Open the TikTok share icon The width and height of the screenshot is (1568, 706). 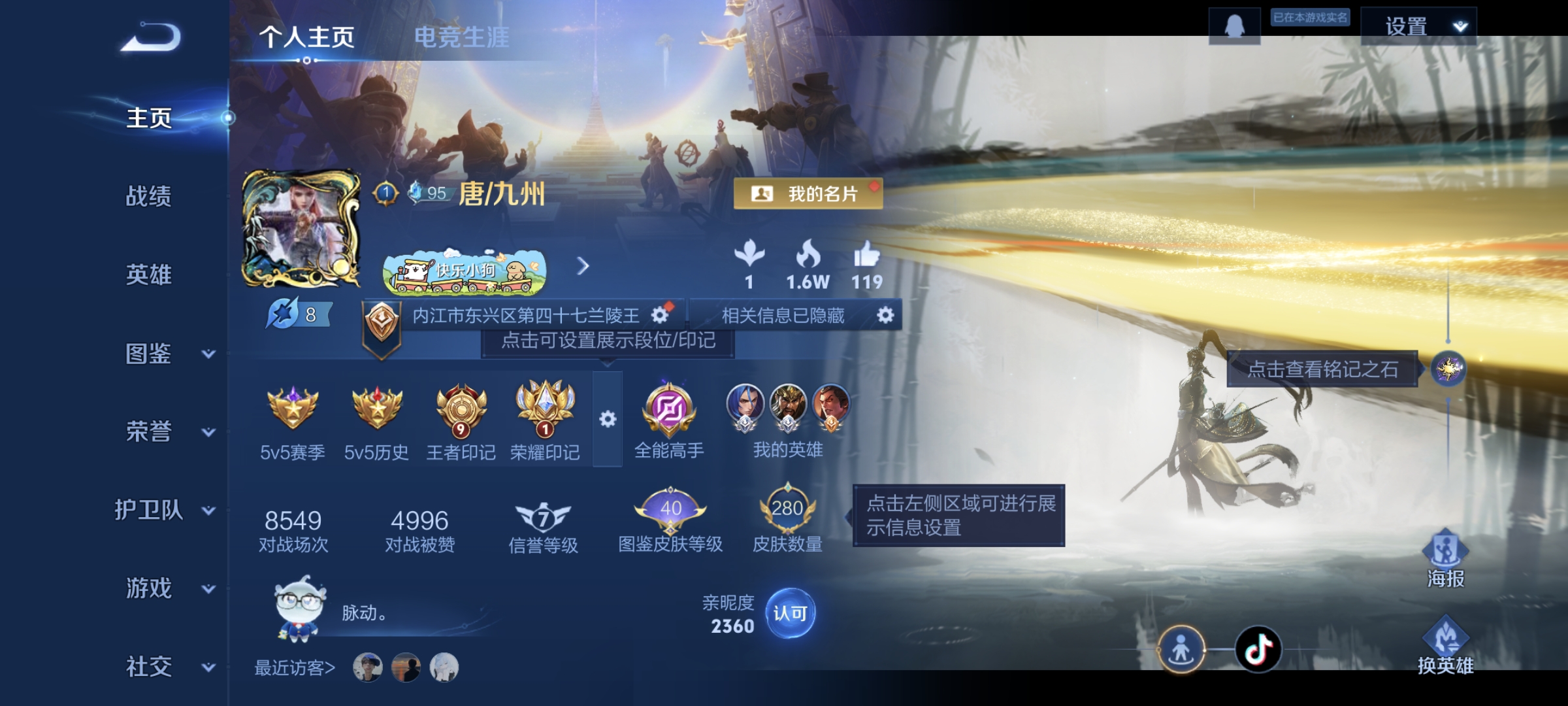1260,648
